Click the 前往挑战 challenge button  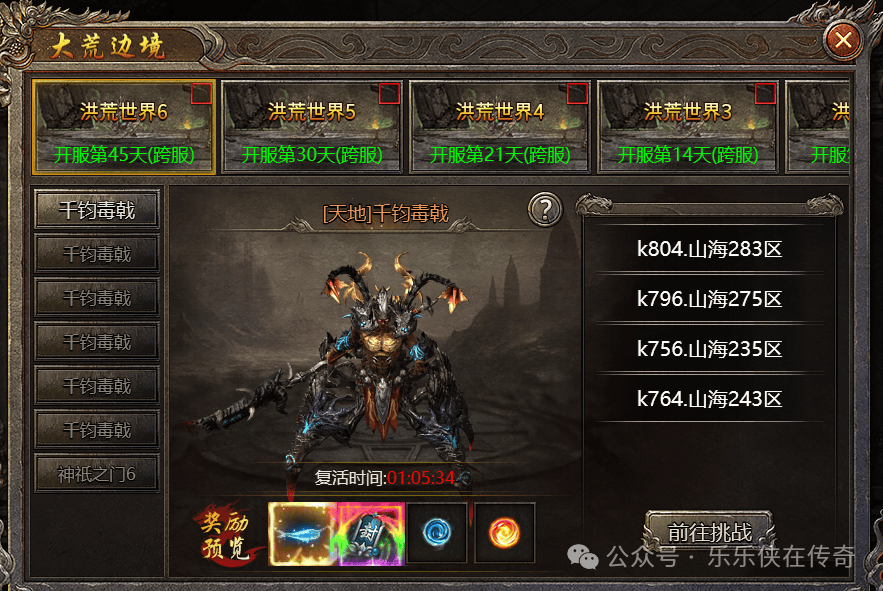[709, 533]
